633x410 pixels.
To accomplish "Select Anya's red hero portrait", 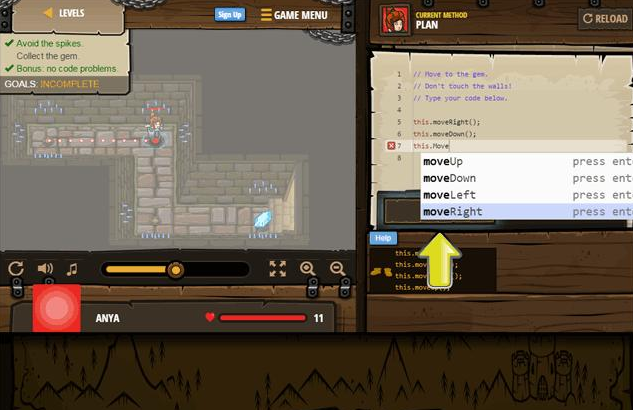I will coord(56,308).
